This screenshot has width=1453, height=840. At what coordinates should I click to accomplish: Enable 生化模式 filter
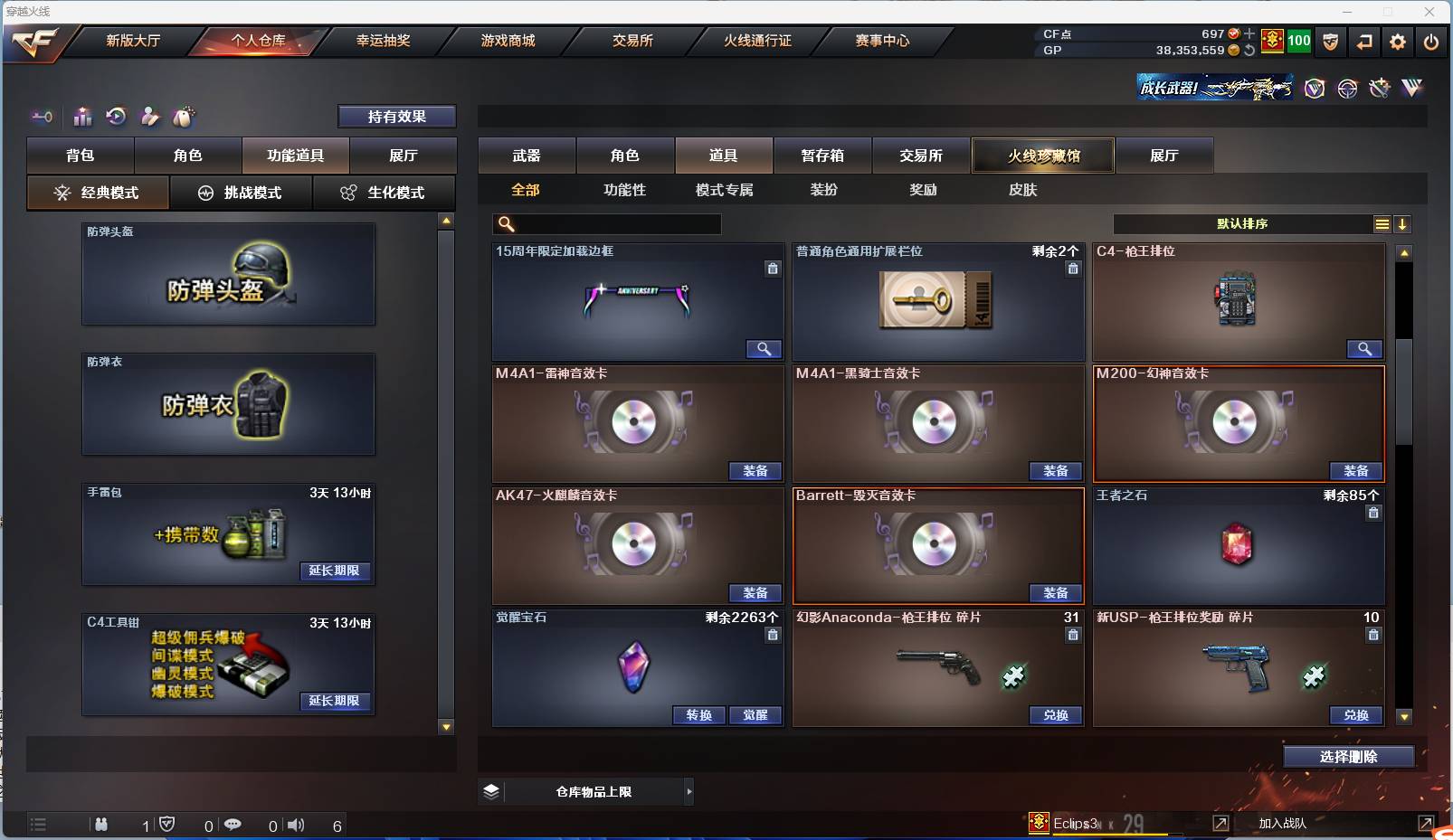point(385,193)
